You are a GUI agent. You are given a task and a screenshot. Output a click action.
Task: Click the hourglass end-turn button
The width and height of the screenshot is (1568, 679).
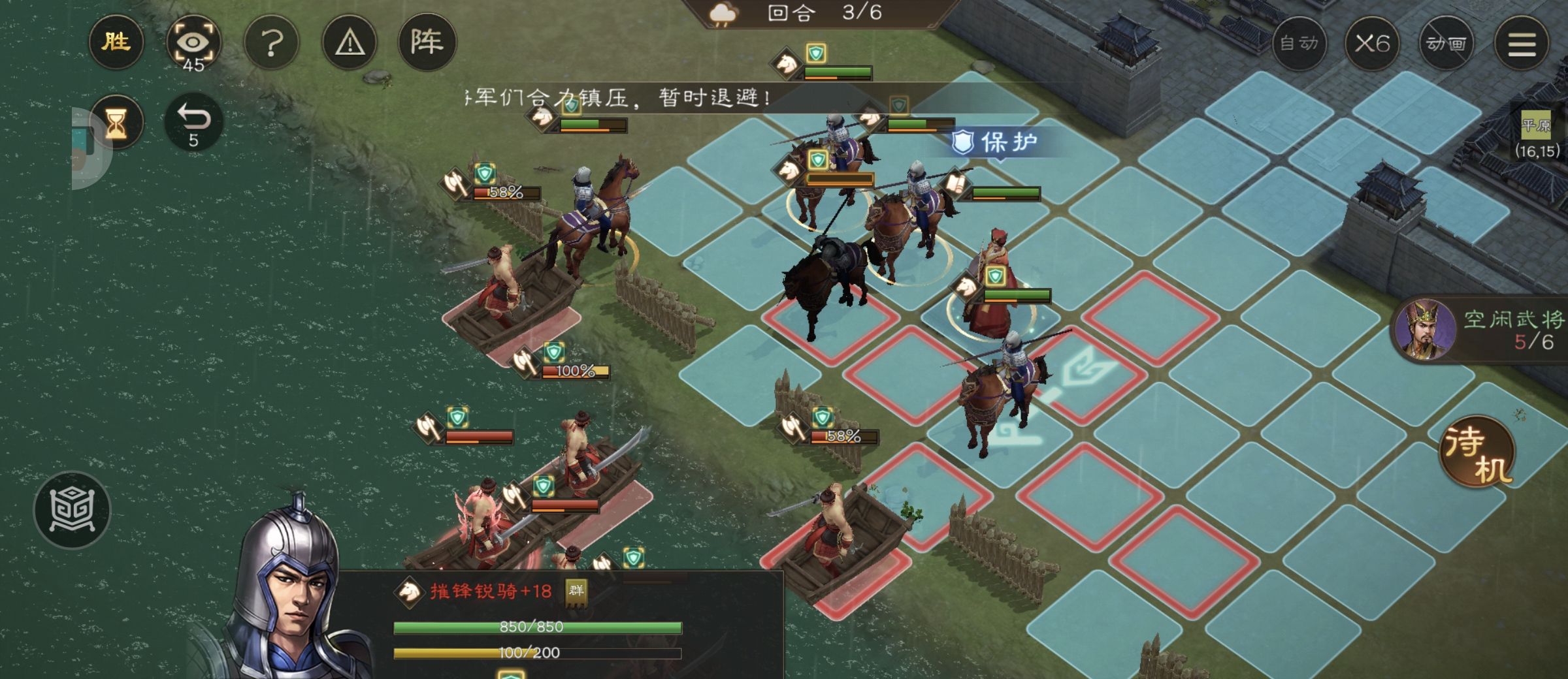click(116, 122)
